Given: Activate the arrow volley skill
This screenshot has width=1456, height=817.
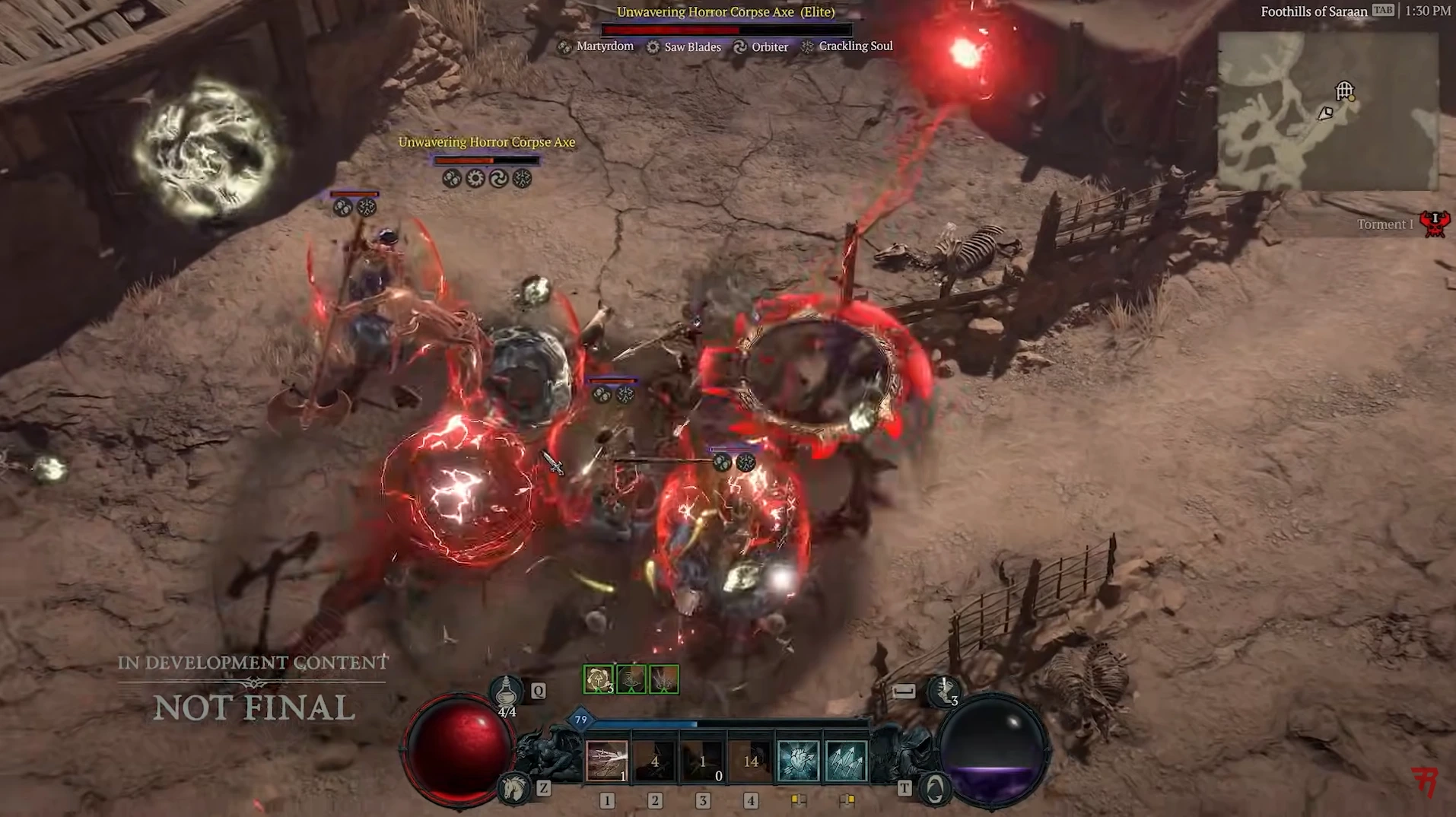Looking at the screenshot, I should (x=846, y=761).
